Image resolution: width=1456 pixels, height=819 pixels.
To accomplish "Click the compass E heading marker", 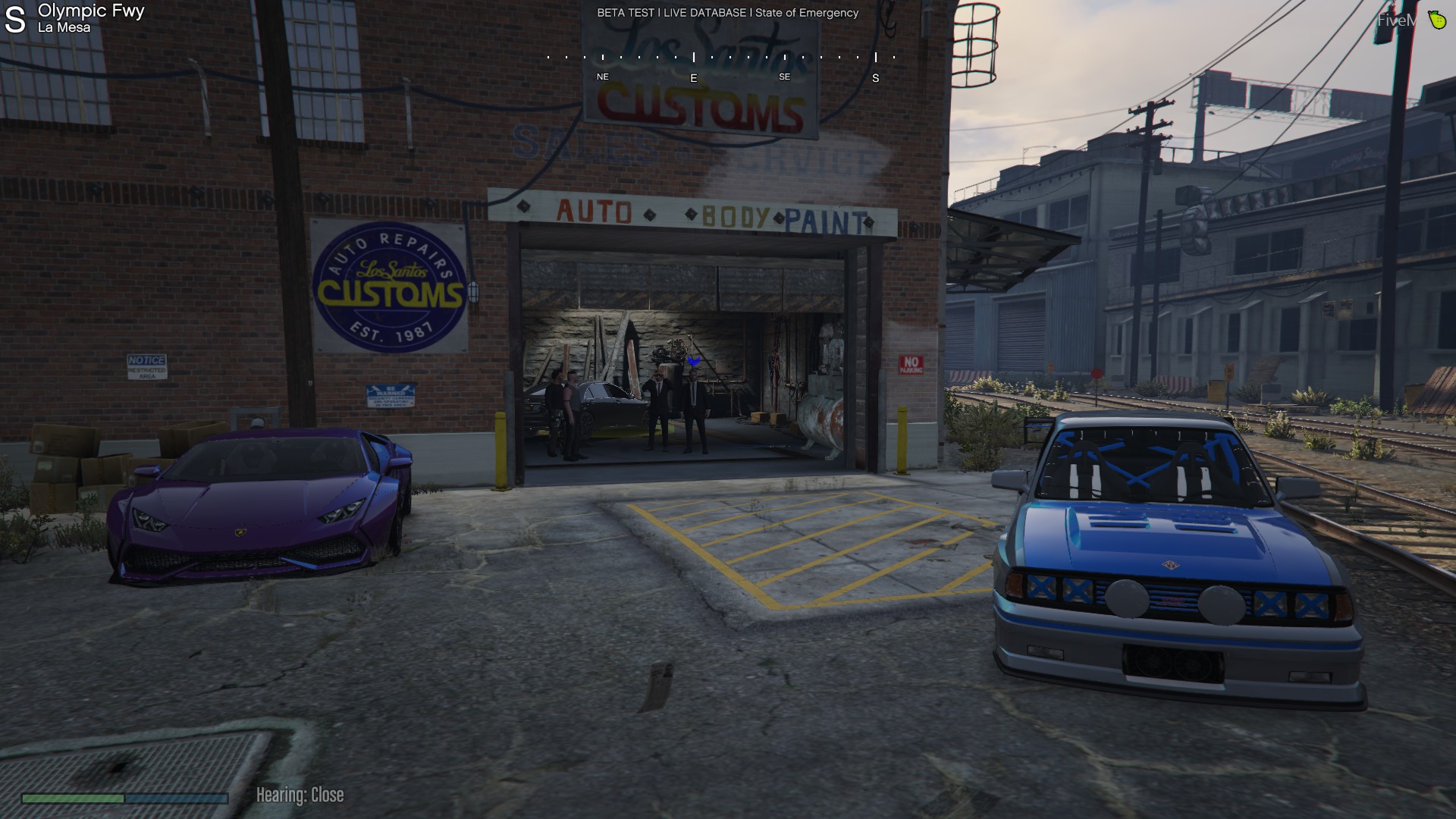I will 693,78.
